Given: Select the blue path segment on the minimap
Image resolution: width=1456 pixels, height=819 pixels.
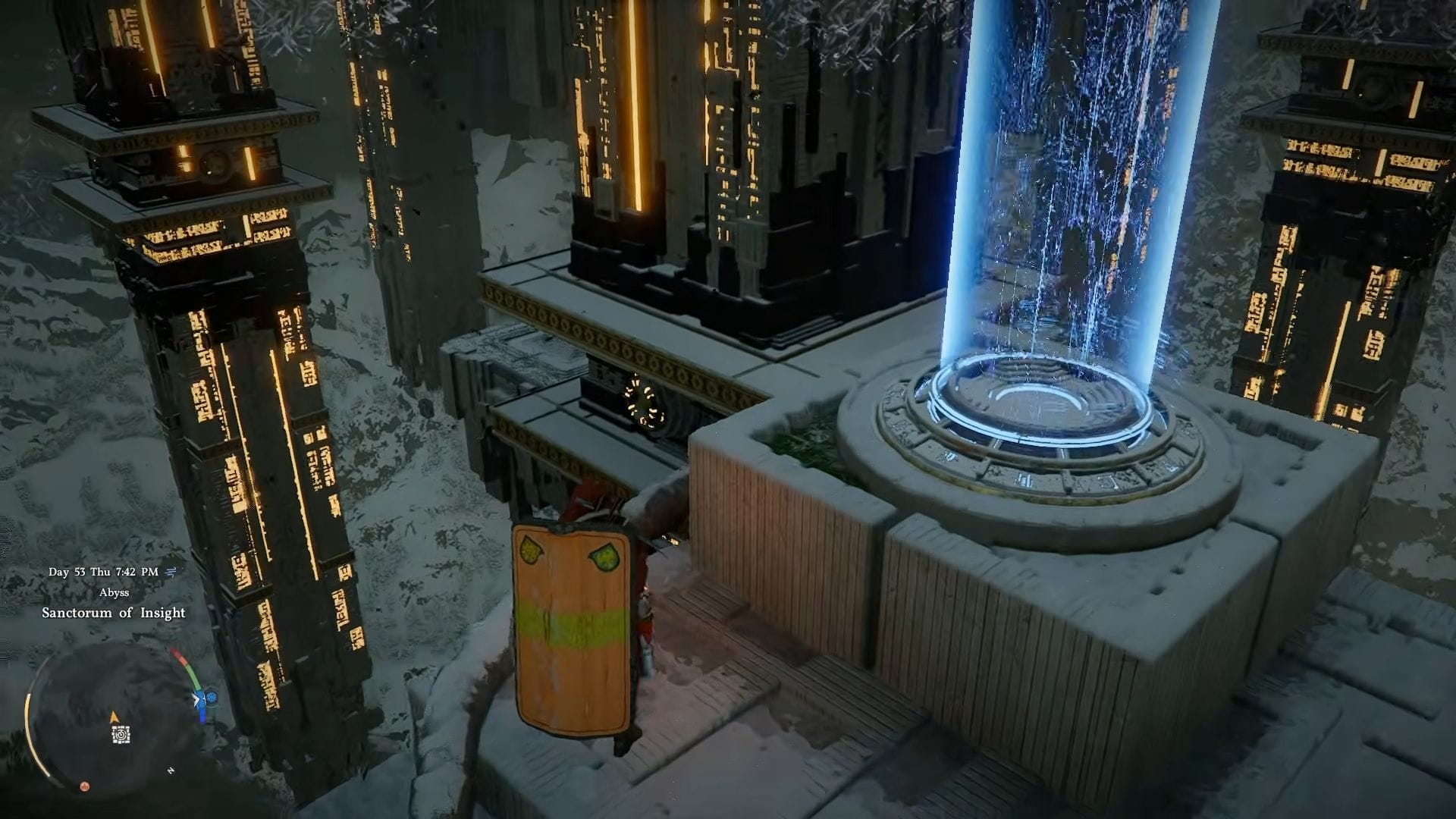Looking at the screenshot, I should pyautogui.click(x=202, y=712).
